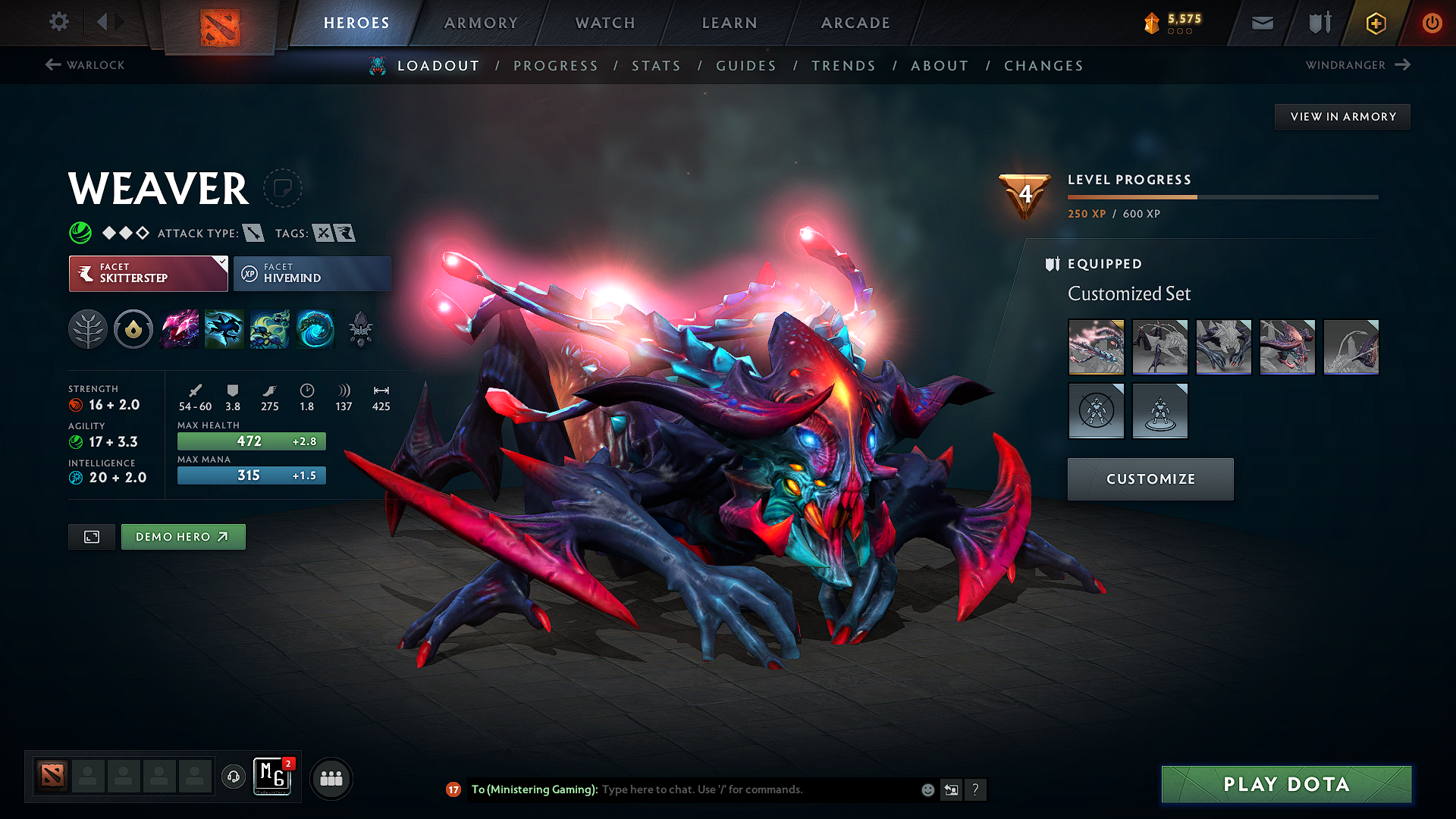Open the Stats section

[657, 65]
